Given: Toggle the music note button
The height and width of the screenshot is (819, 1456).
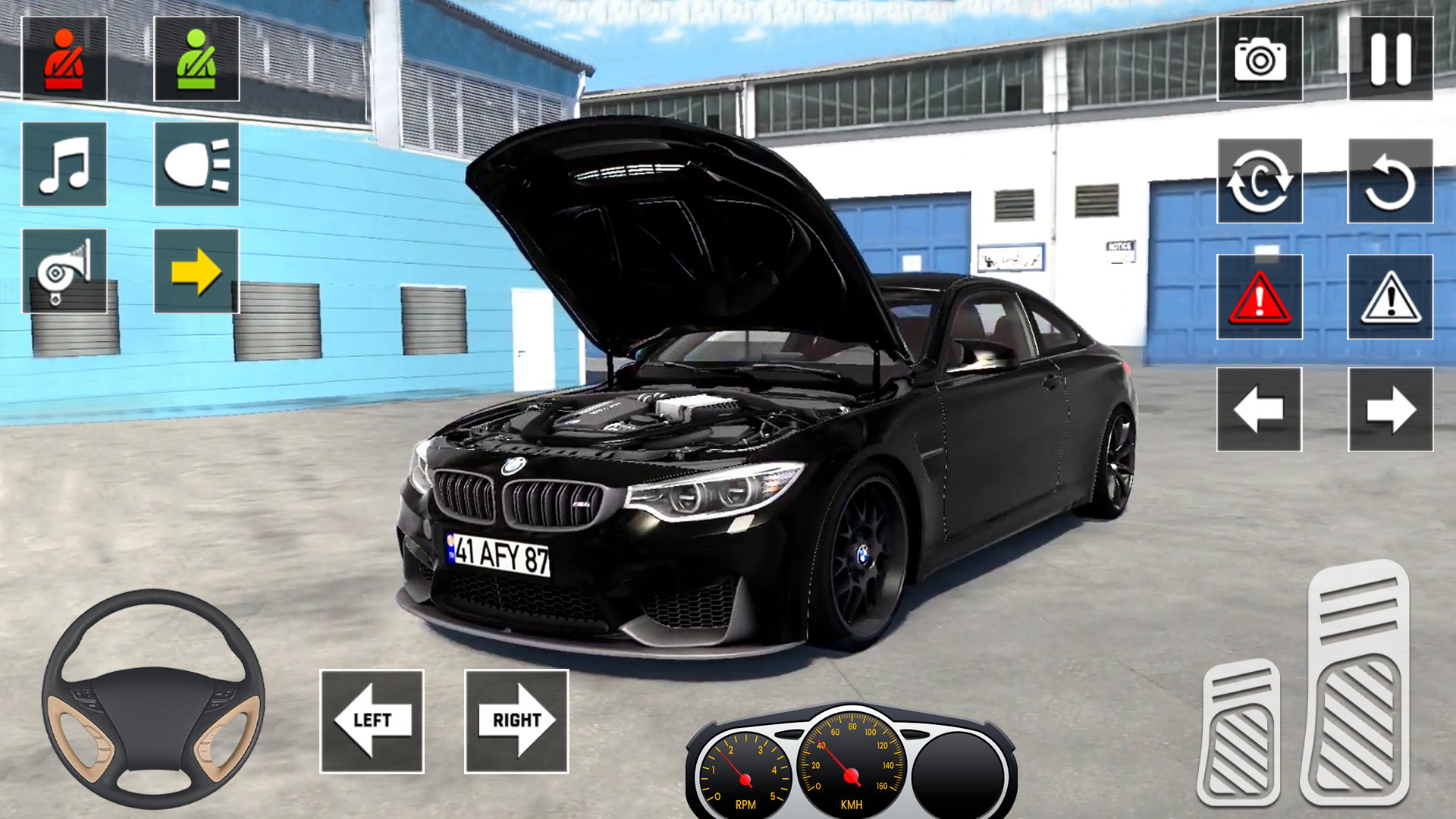Looking at the screenshot, I should [64, 165].
